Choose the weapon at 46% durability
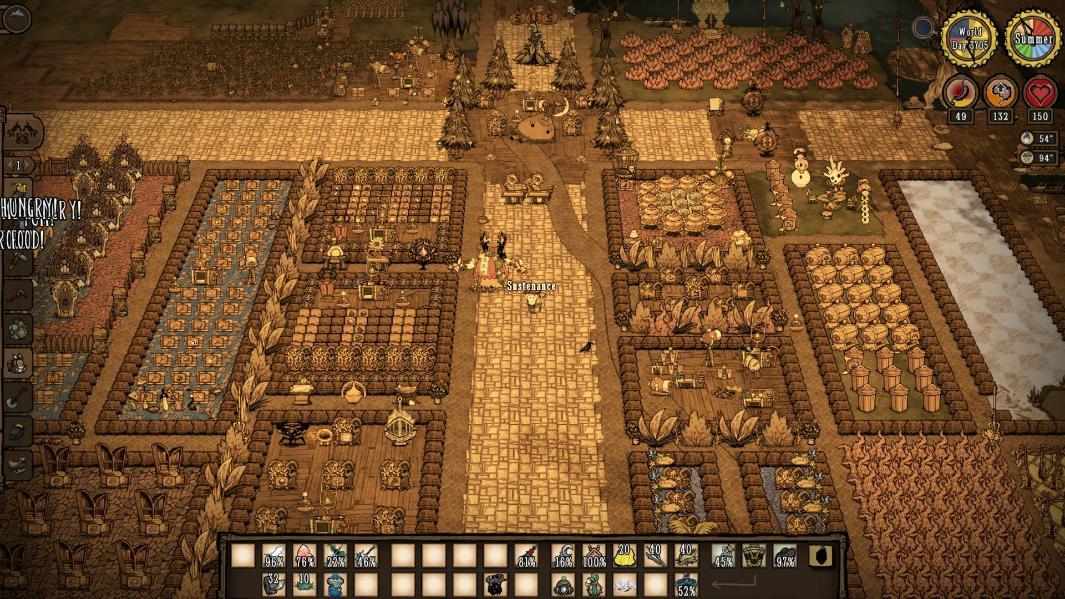1065x599 pixels. point(366,556)
